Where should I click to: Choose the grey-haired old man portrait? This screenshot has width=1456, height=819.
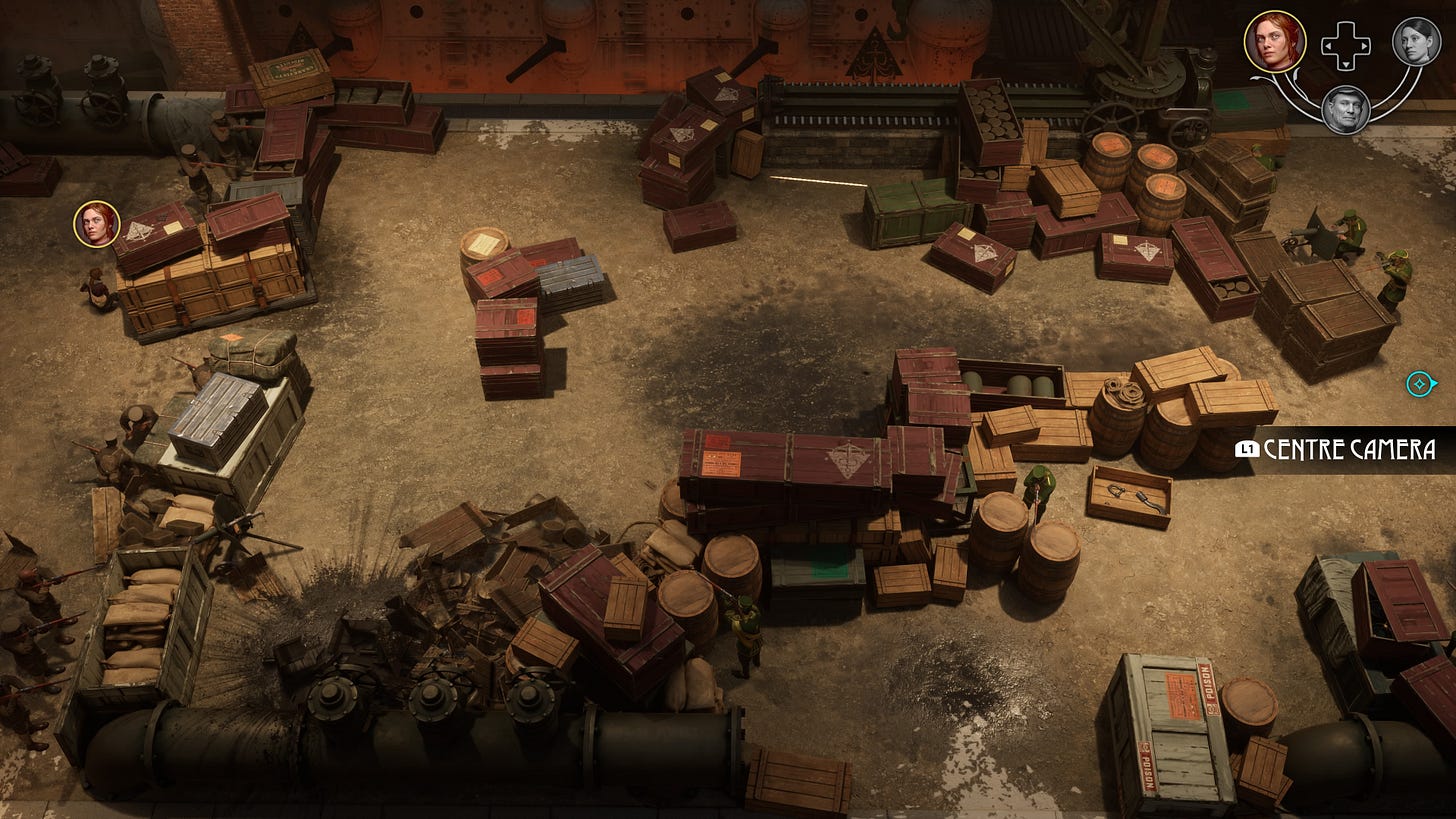coord(1345,109)
